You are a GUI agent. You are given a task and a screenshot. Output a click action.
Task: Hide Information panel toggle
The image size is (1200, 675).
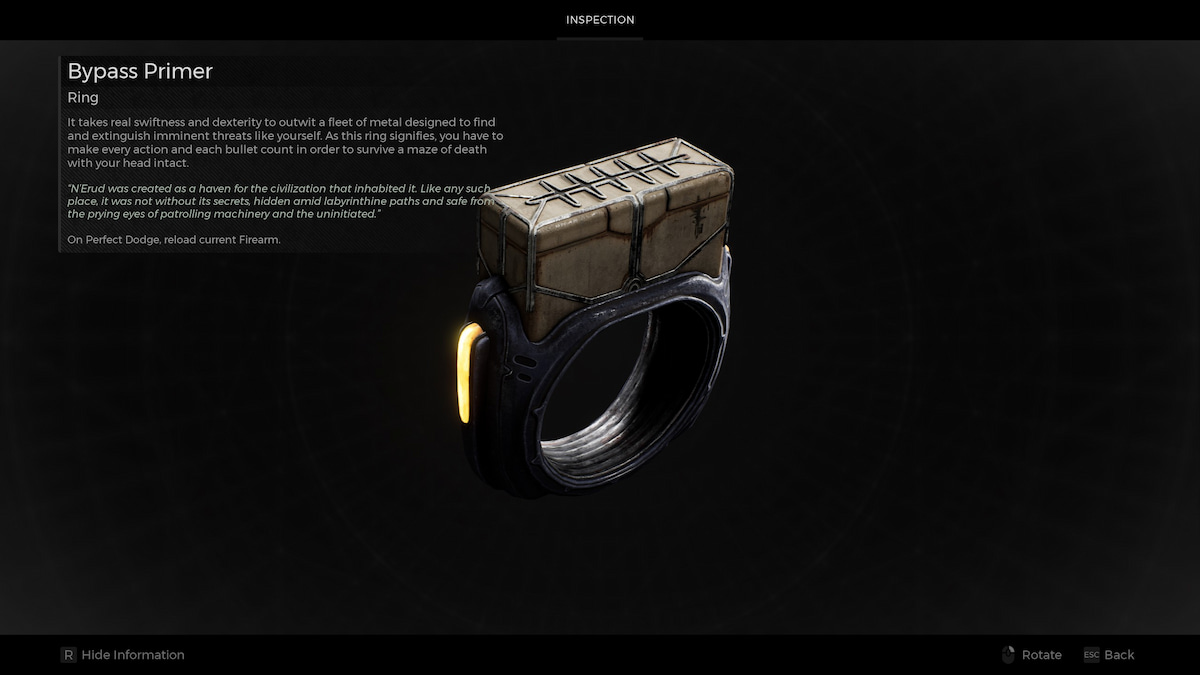(123, 655)
